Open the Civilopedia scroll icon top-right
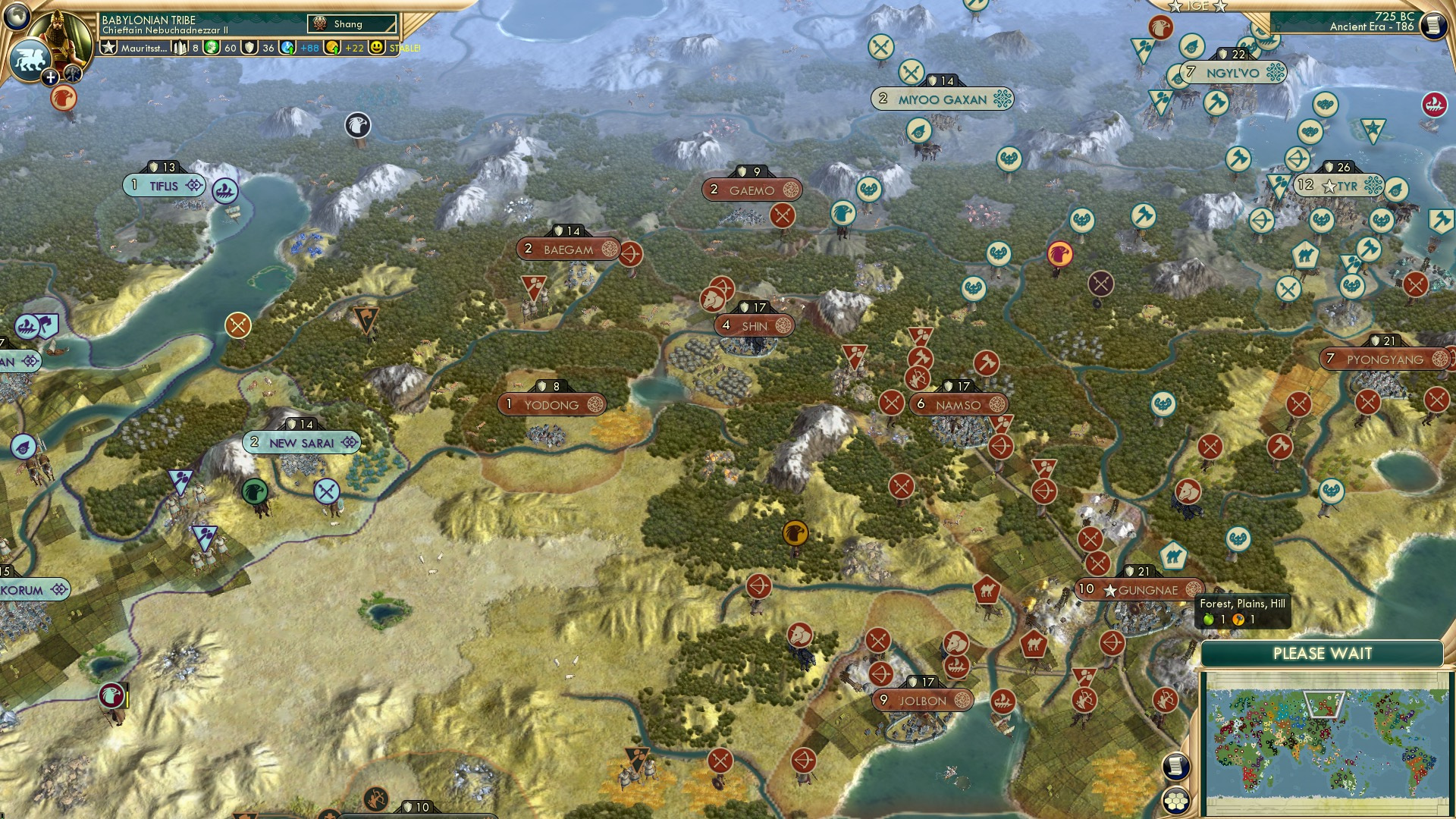 pos(1432,25)
